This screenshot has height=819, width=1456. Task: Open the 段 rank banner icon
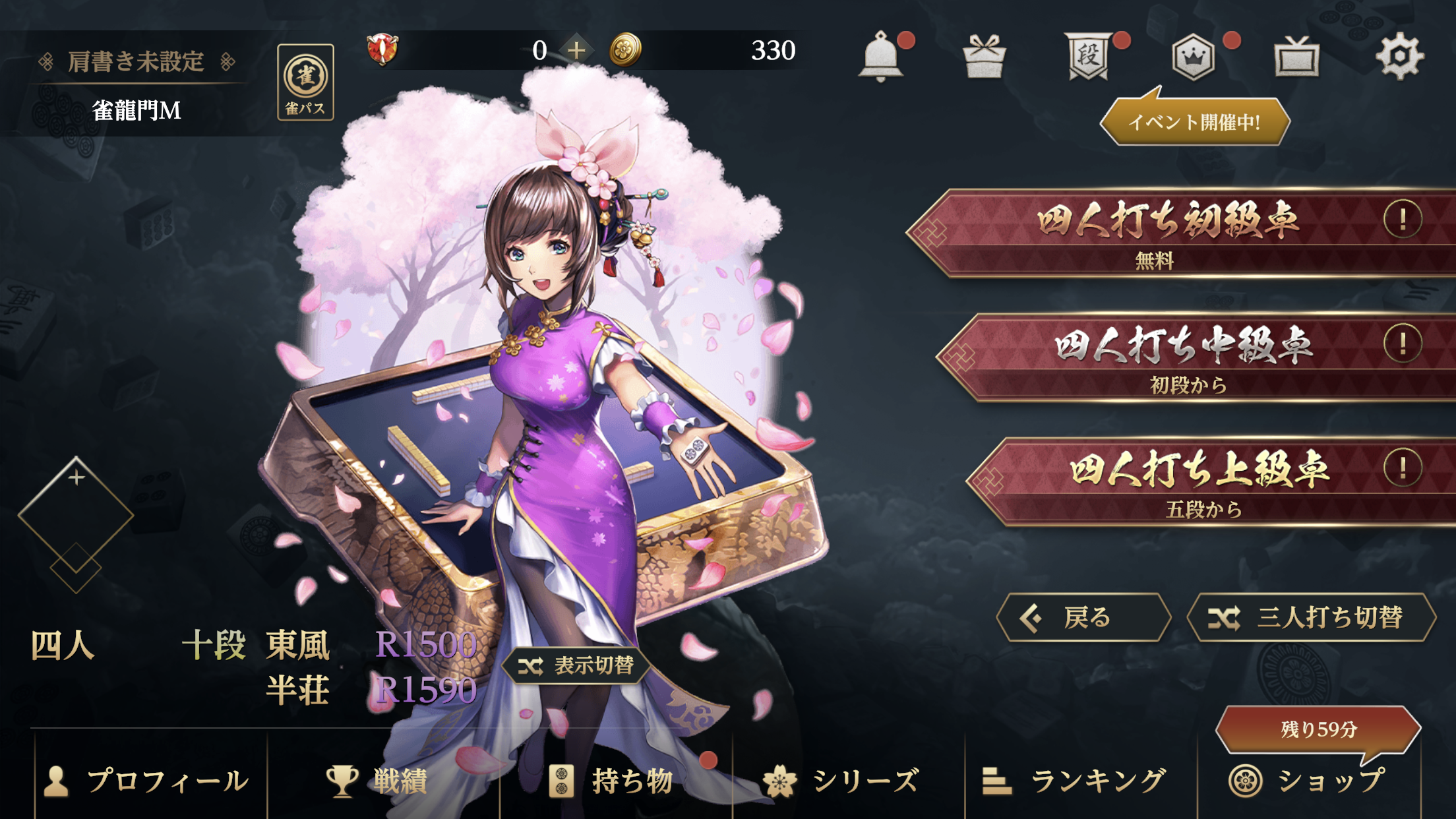[x=1088, y=57]
